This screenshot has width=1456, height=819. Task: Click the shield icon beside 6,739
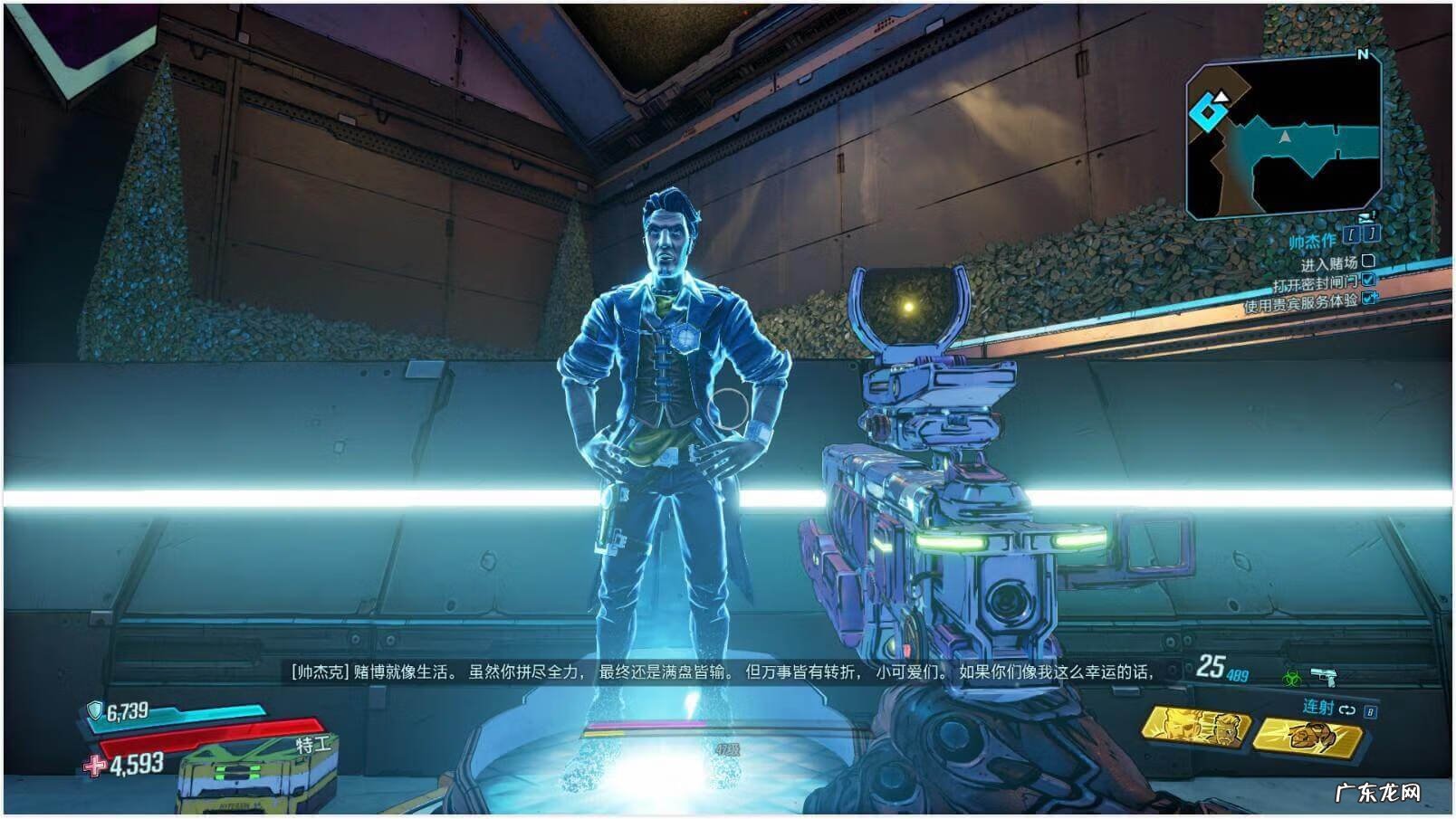(95, 710)
